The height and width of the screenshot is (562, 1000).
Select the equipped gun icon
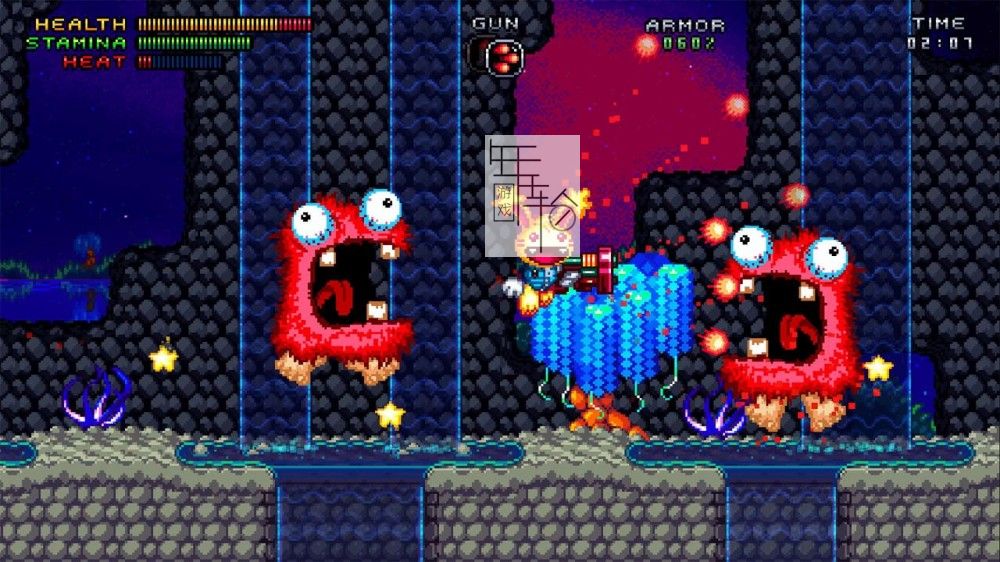pos(503,56)
